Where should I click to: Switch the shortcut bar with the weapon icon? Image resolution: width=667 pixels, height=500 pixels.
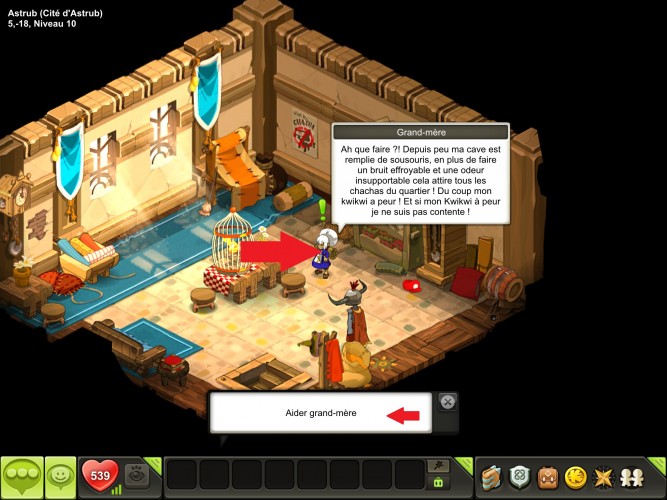pos(437,465)
